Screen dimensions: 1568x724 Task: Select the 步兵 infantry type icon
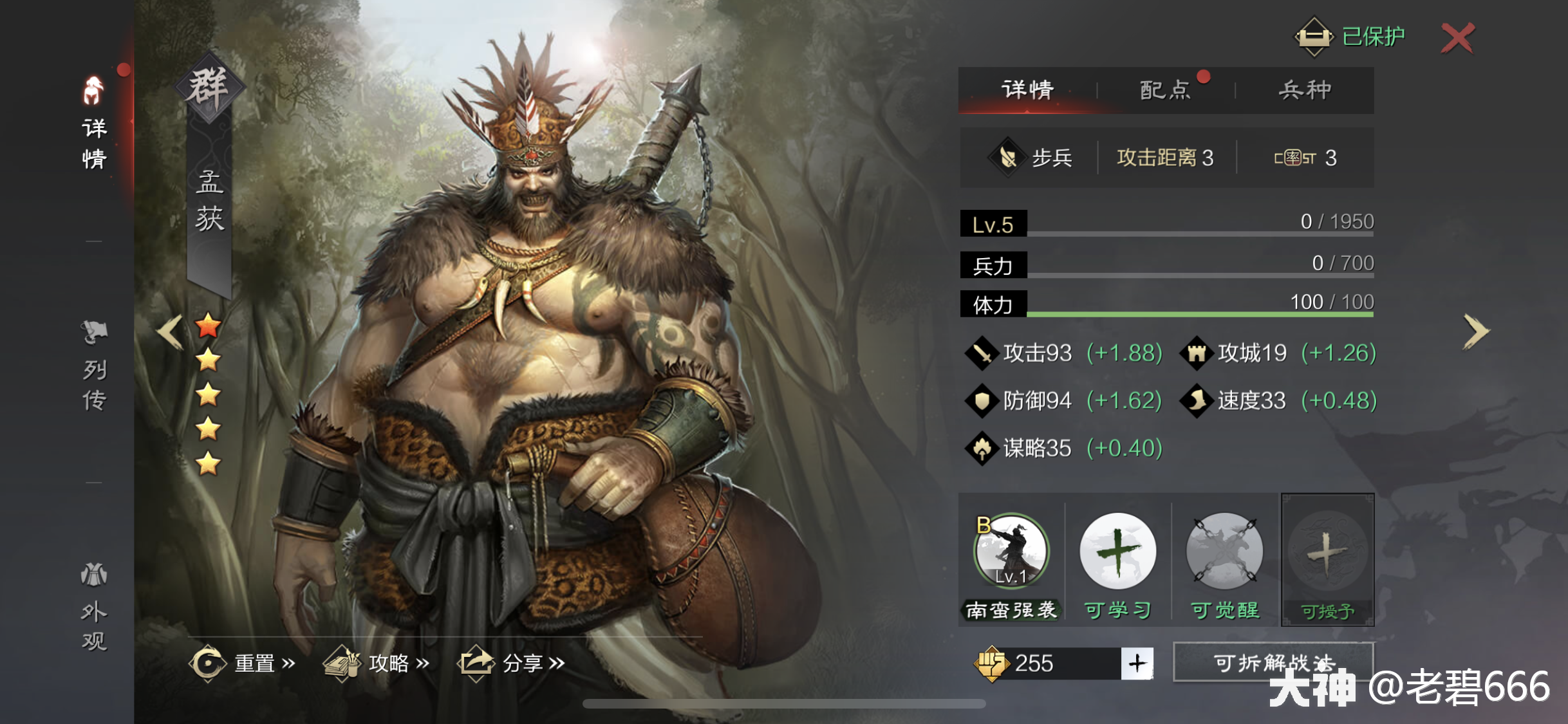pos(1009,157)
